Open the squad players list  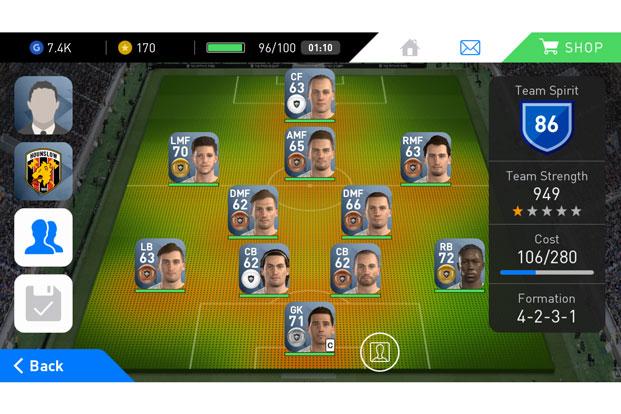(43, 237)
